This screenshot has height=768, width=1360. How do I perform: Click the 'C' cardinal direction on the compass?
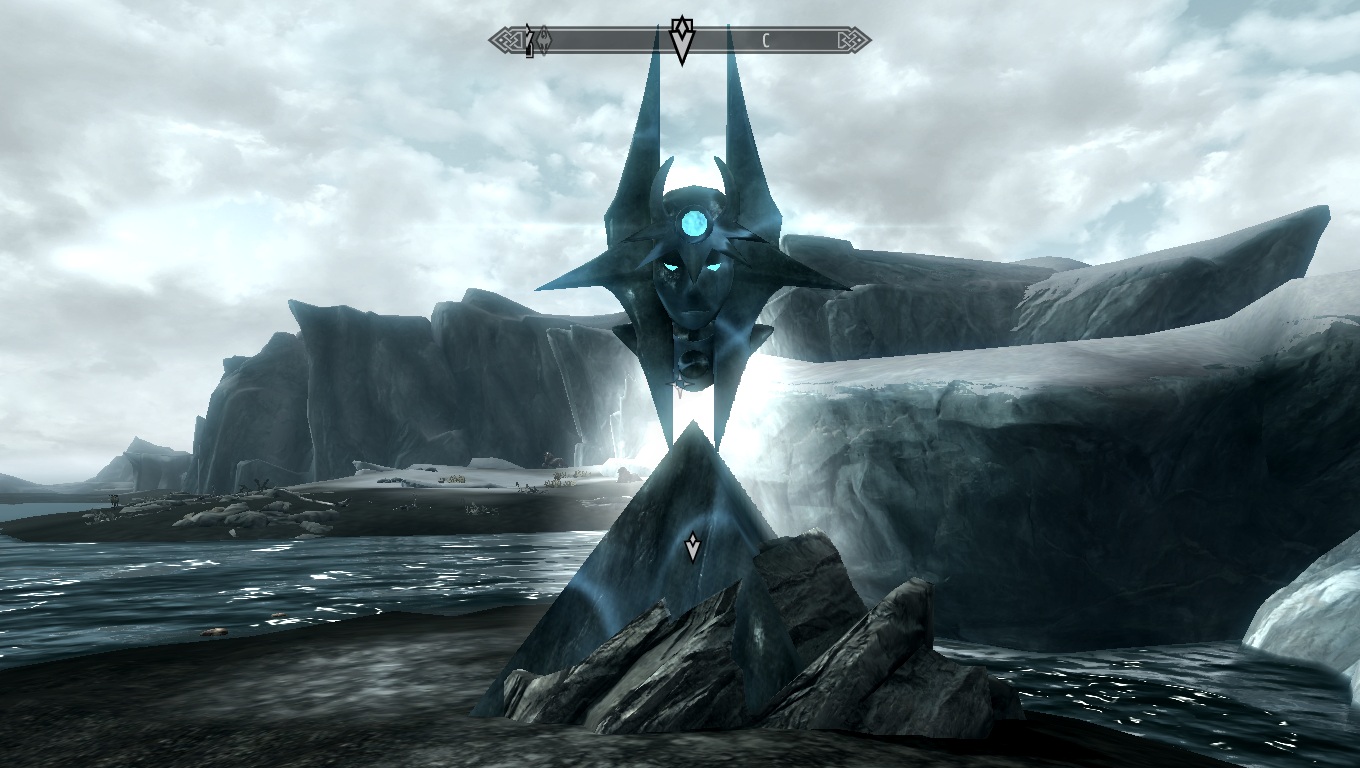(x=764, y=38)
